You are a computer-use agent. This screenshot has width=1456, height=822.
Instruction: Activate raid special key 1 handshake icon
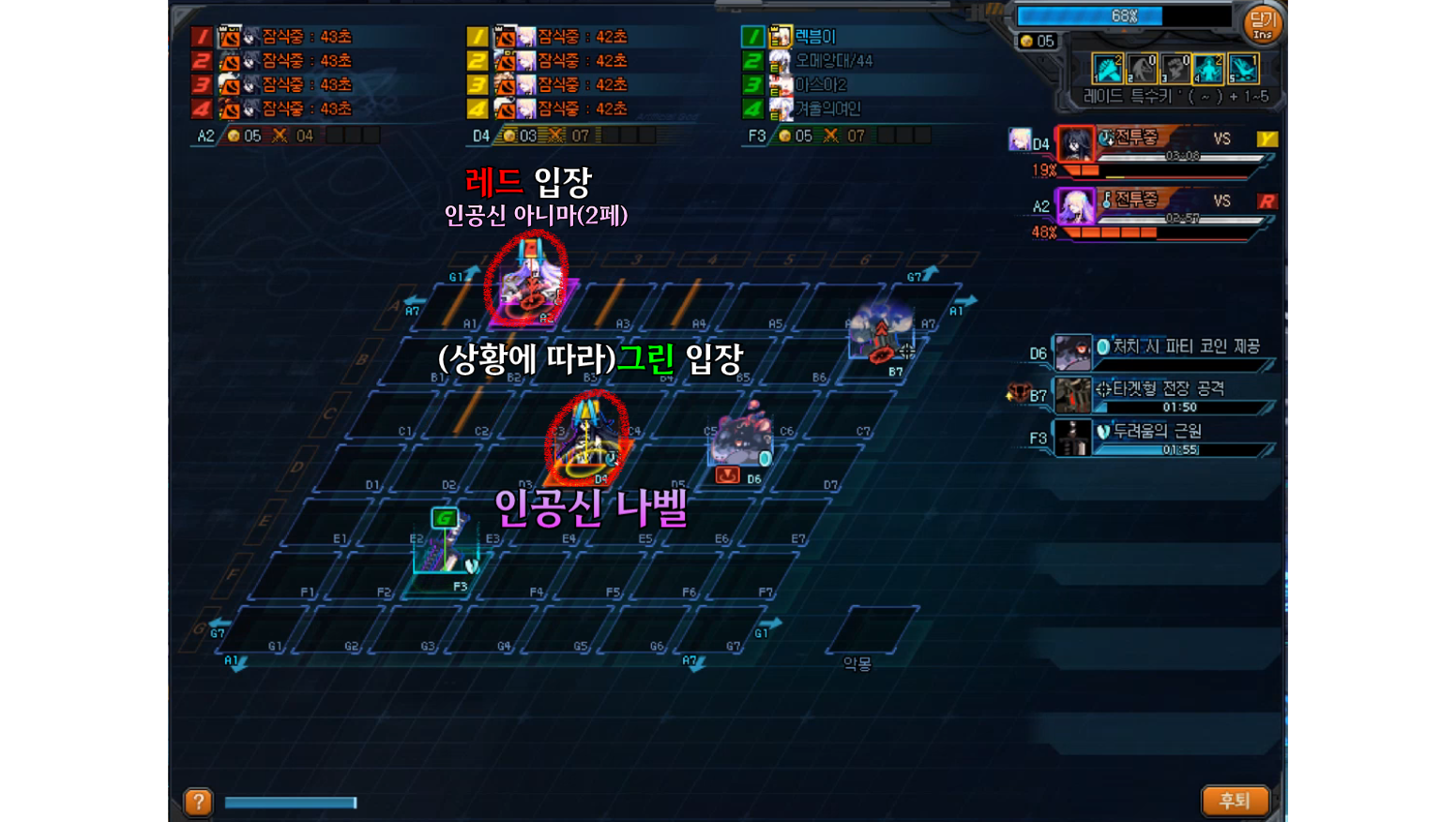[1108, 68]
